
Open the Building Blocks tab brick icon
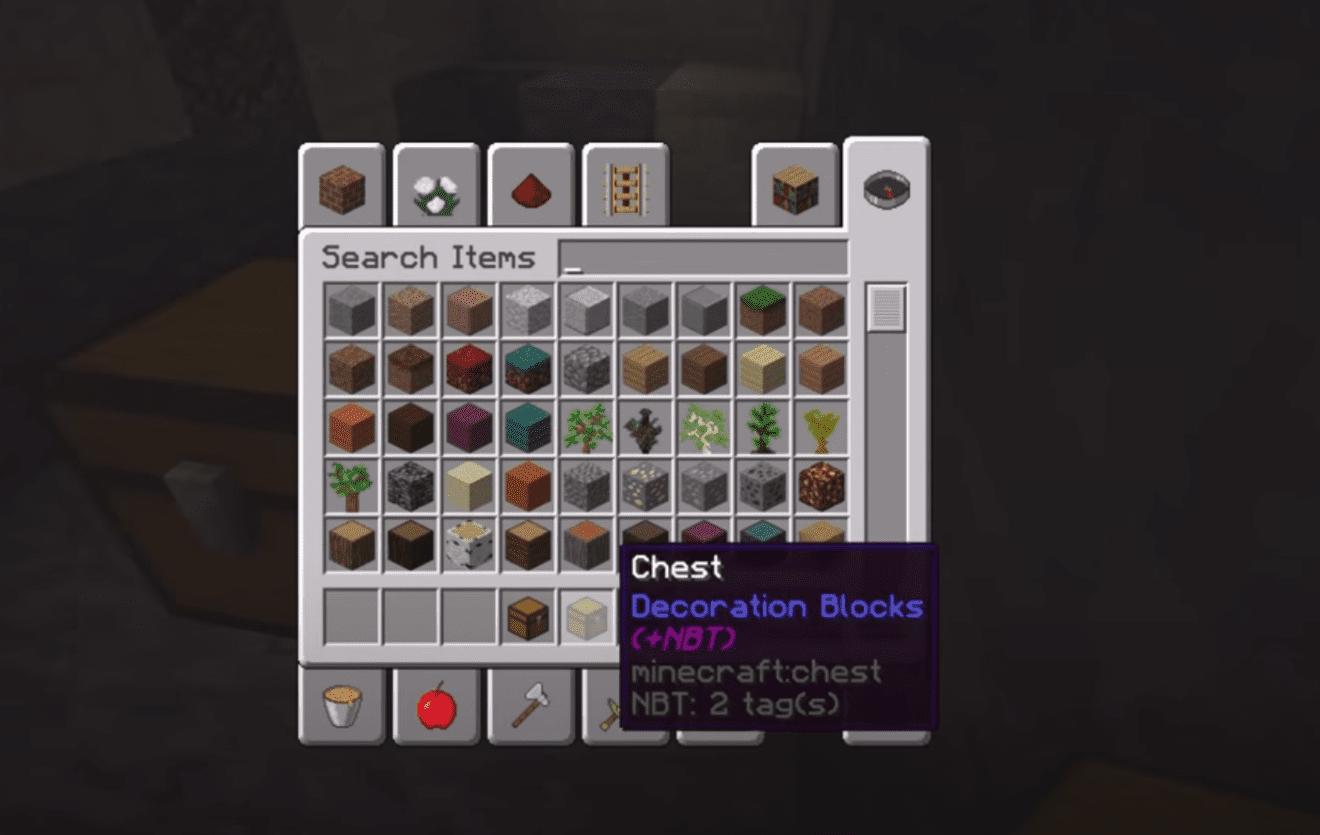[341, 186]
